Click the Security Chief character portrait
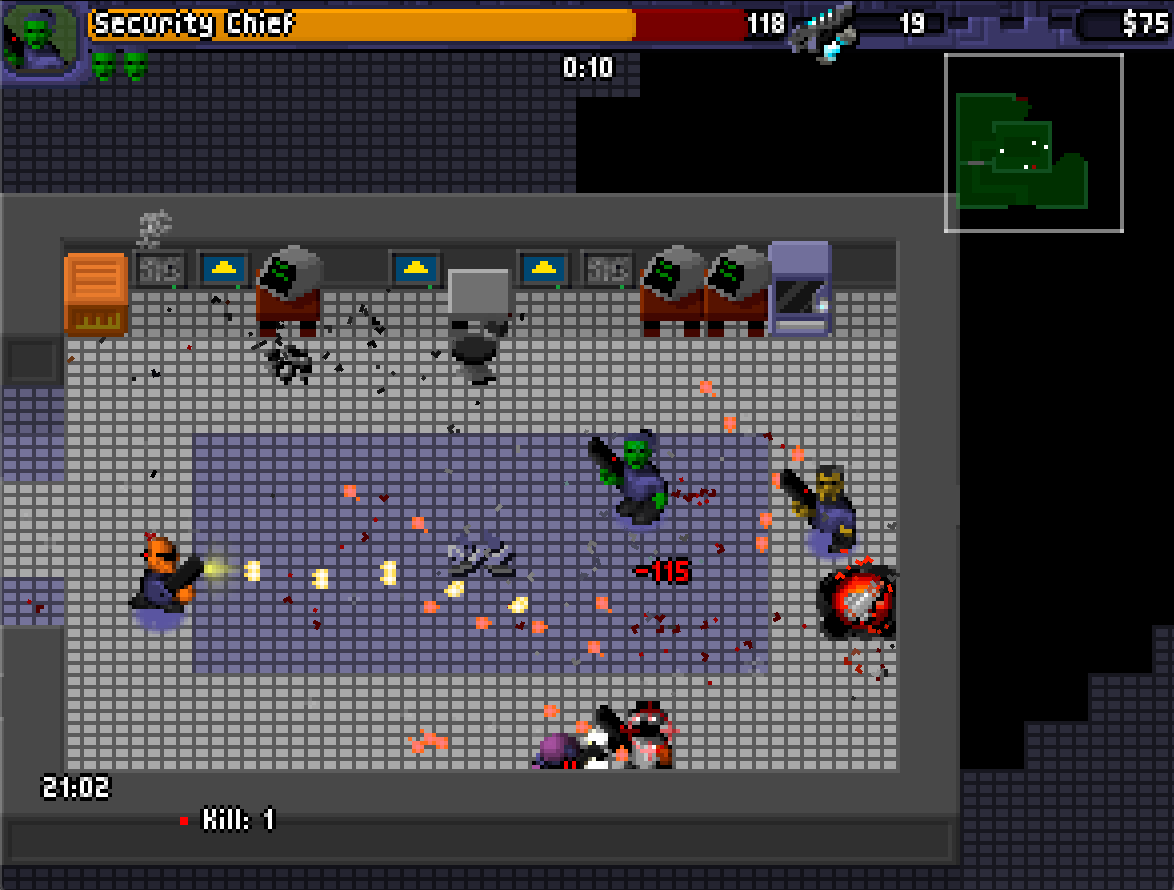The height and width of the screenshot is (890, 1174). tap(40, 38)
